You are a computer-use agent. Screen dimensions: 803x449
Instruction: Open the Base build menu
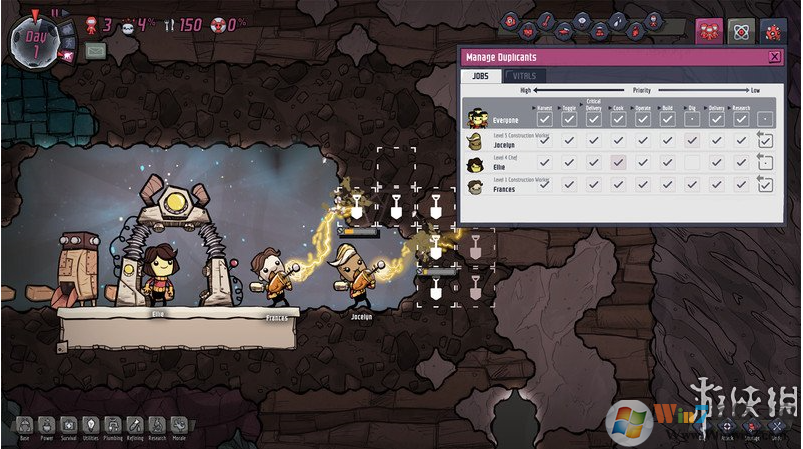22,426
